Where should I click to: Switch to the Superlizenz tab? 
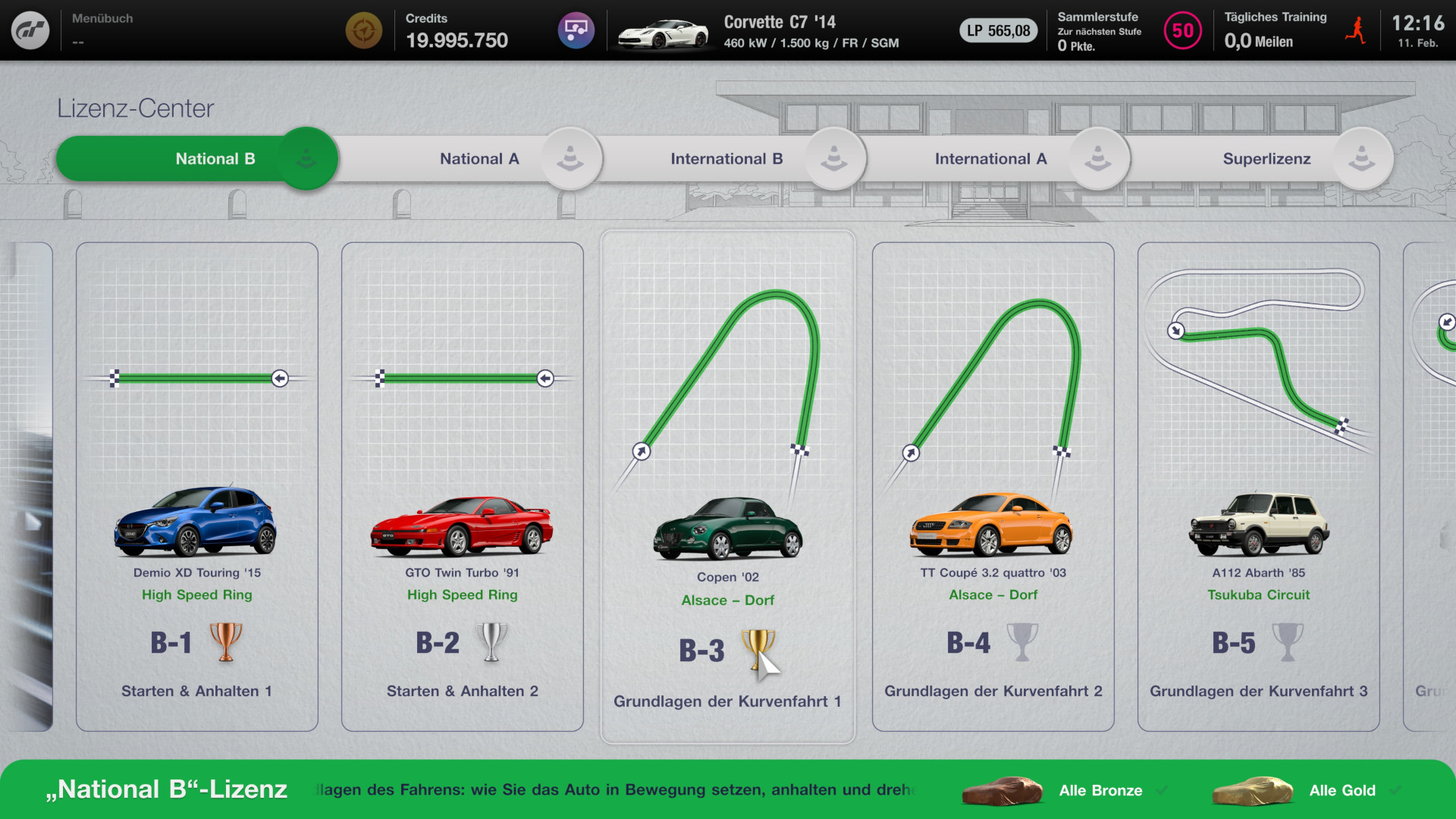click(1266, 158)
